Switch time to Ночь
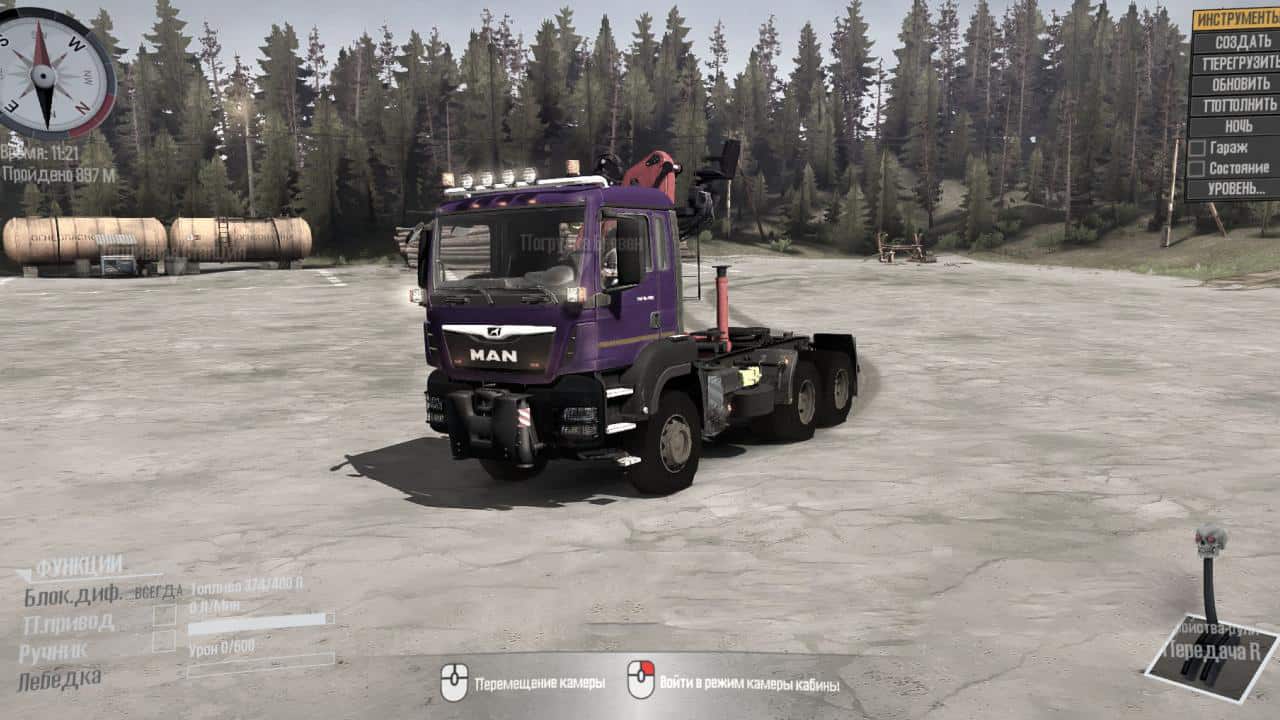This screenshot has height=720, width=1280. coord(1236,126)
